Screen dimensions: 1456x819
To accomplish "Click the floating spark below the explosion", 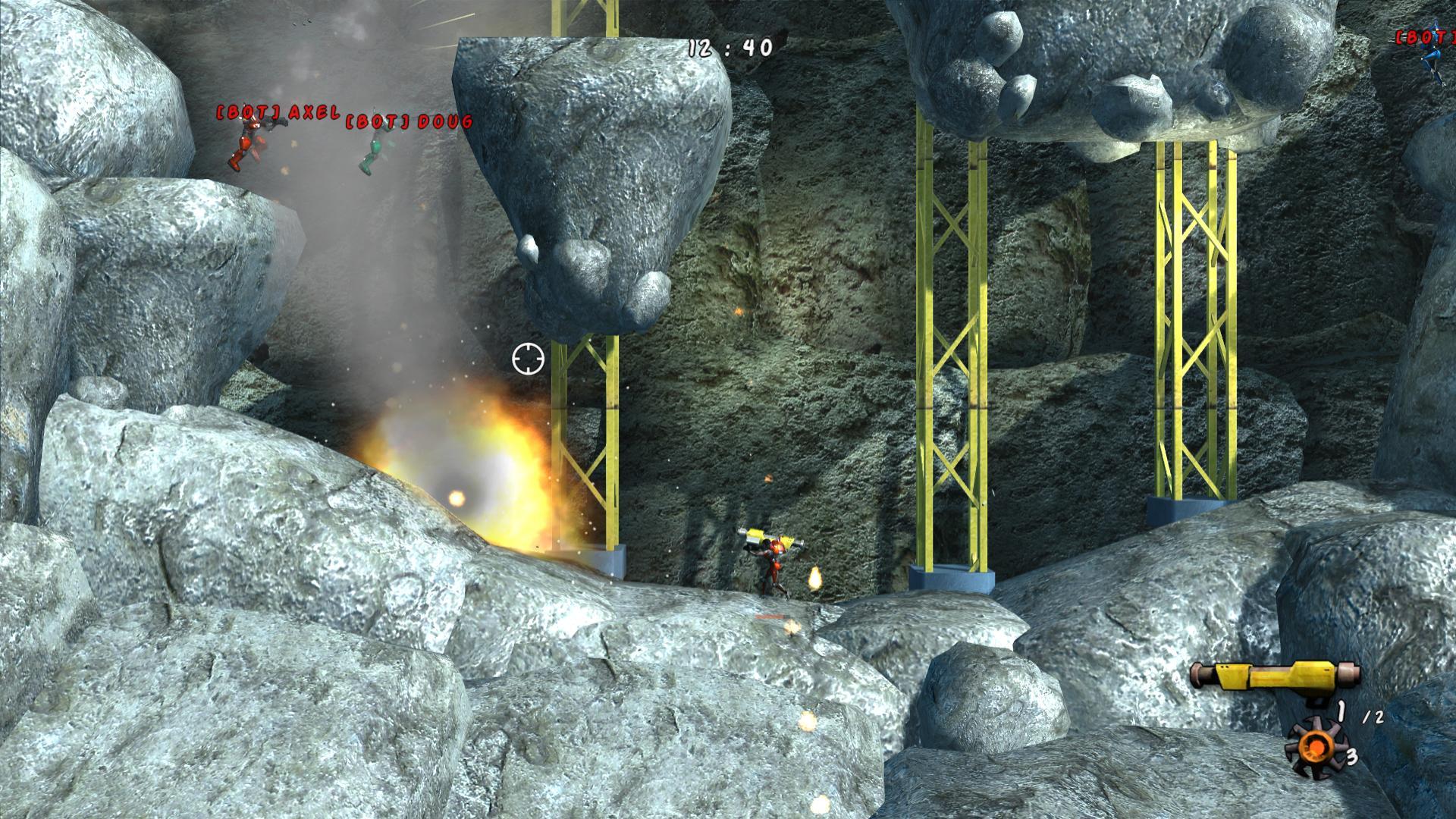I will click(458, 499).
